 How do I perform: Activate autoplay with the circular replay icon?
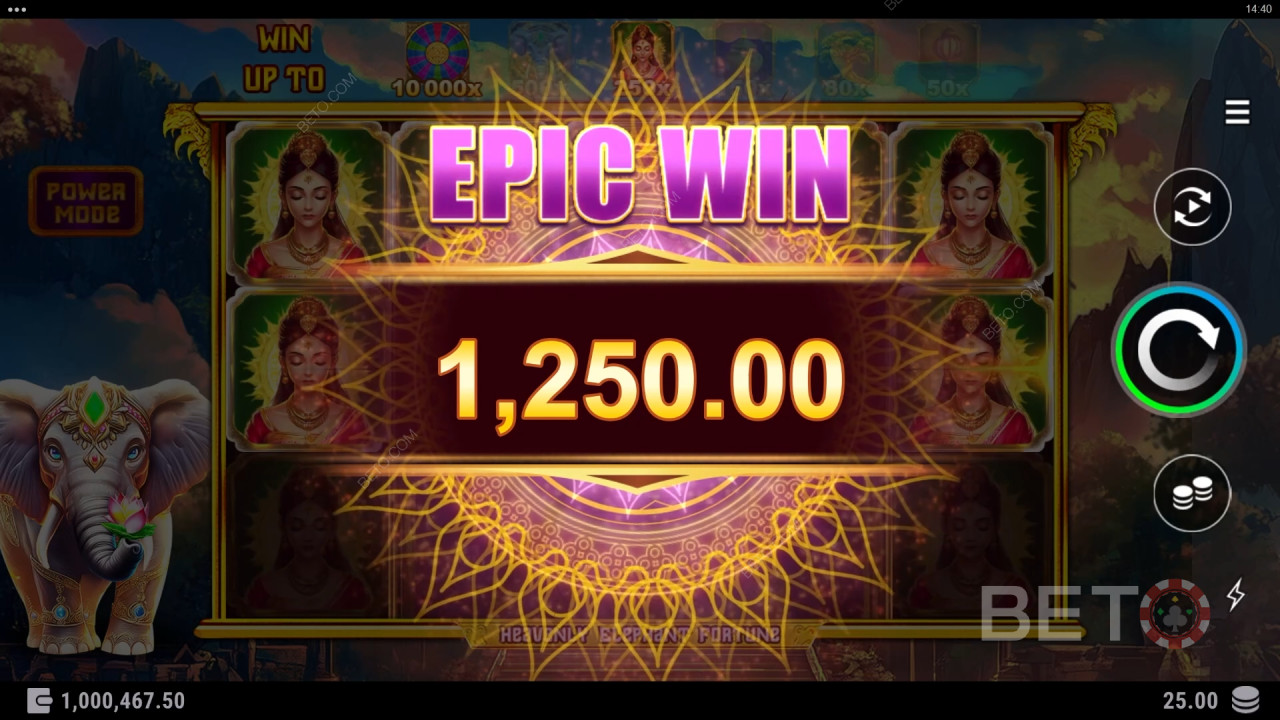click(x=1190, y=207)
